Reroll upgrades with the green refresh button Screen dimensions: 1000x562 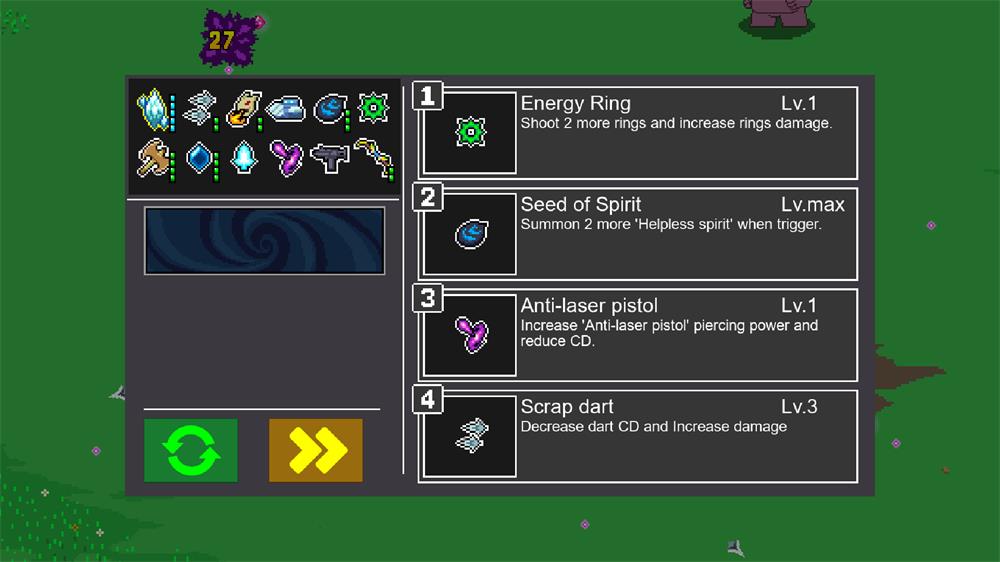pyautogui.click(x=190, y=450)
